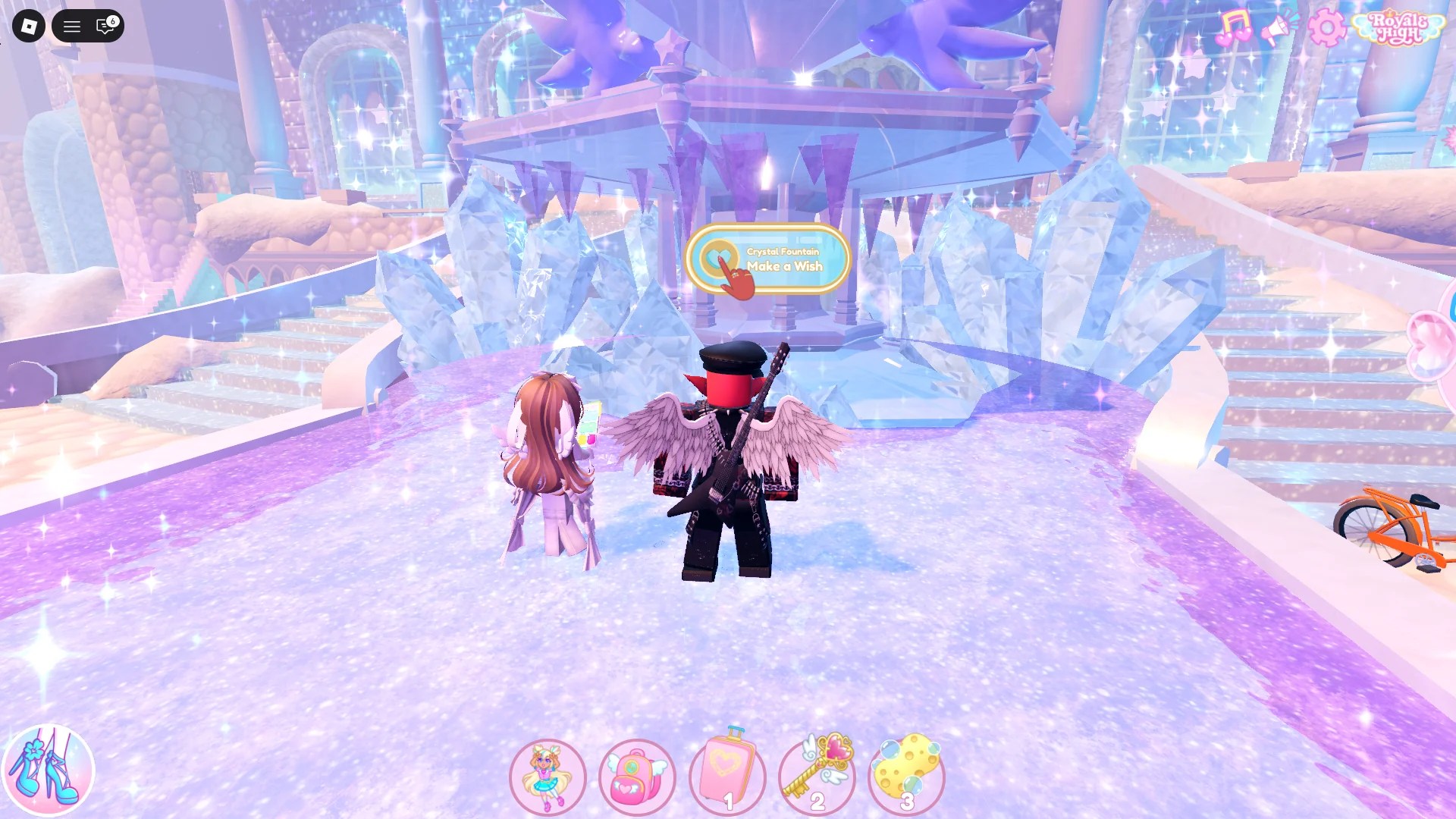Viewport: 1456px width, 819px height.
Task: Toggle the music note icon
Action: tap(1236, 25)
